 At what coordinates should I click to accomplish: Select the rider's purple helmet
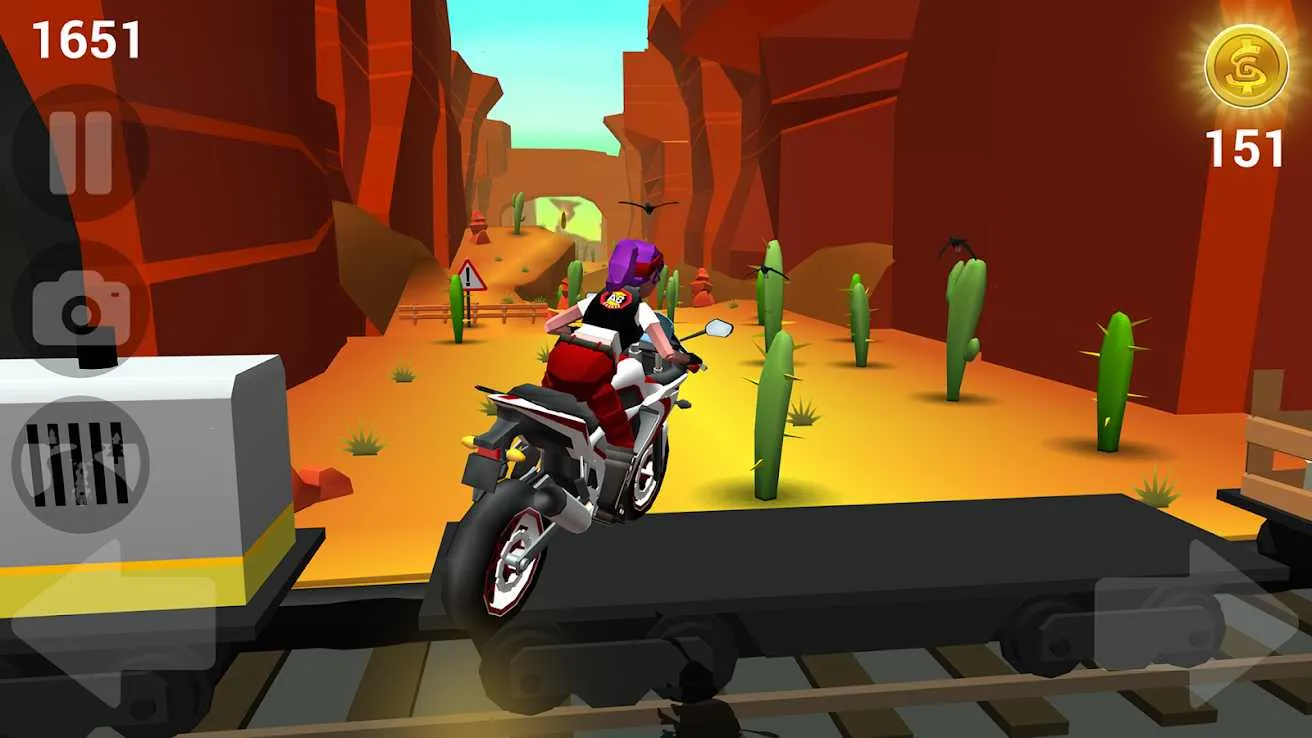pyautogui.click(x=636, y=262)
